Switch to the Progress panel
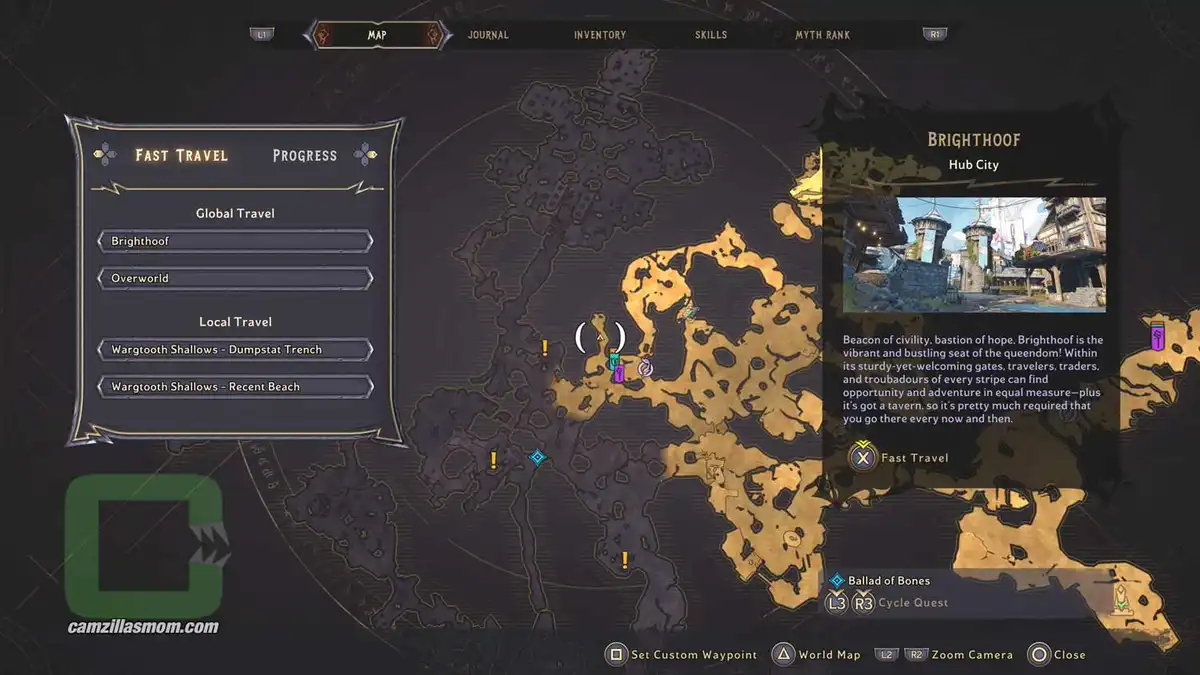This screenshot has height=675, width=1200. tap(305, 156)
